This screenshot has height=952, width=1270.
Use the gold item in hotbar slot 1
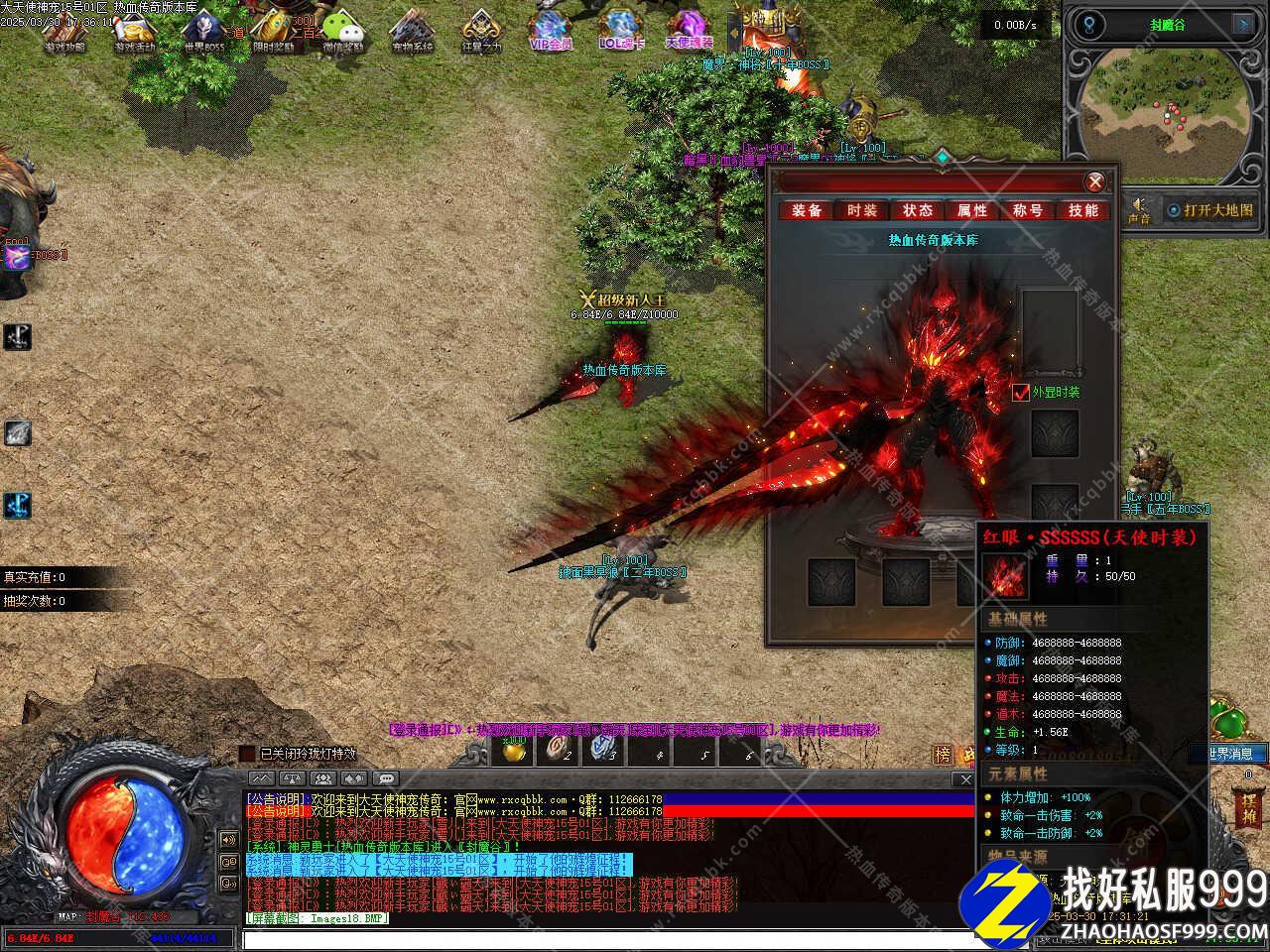514,751
